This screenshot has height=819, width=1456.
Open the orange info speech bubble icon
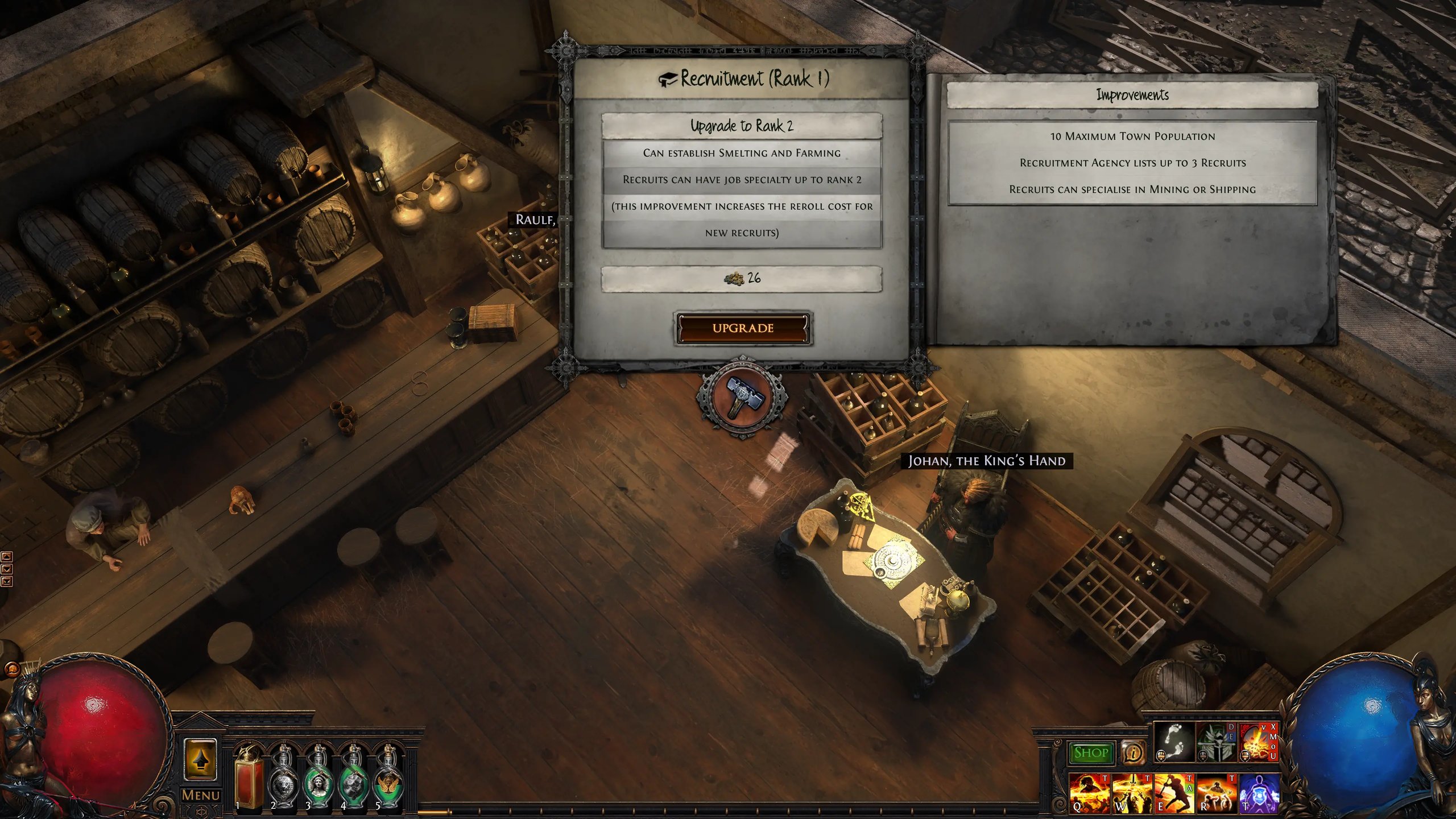pos(1132,753)
